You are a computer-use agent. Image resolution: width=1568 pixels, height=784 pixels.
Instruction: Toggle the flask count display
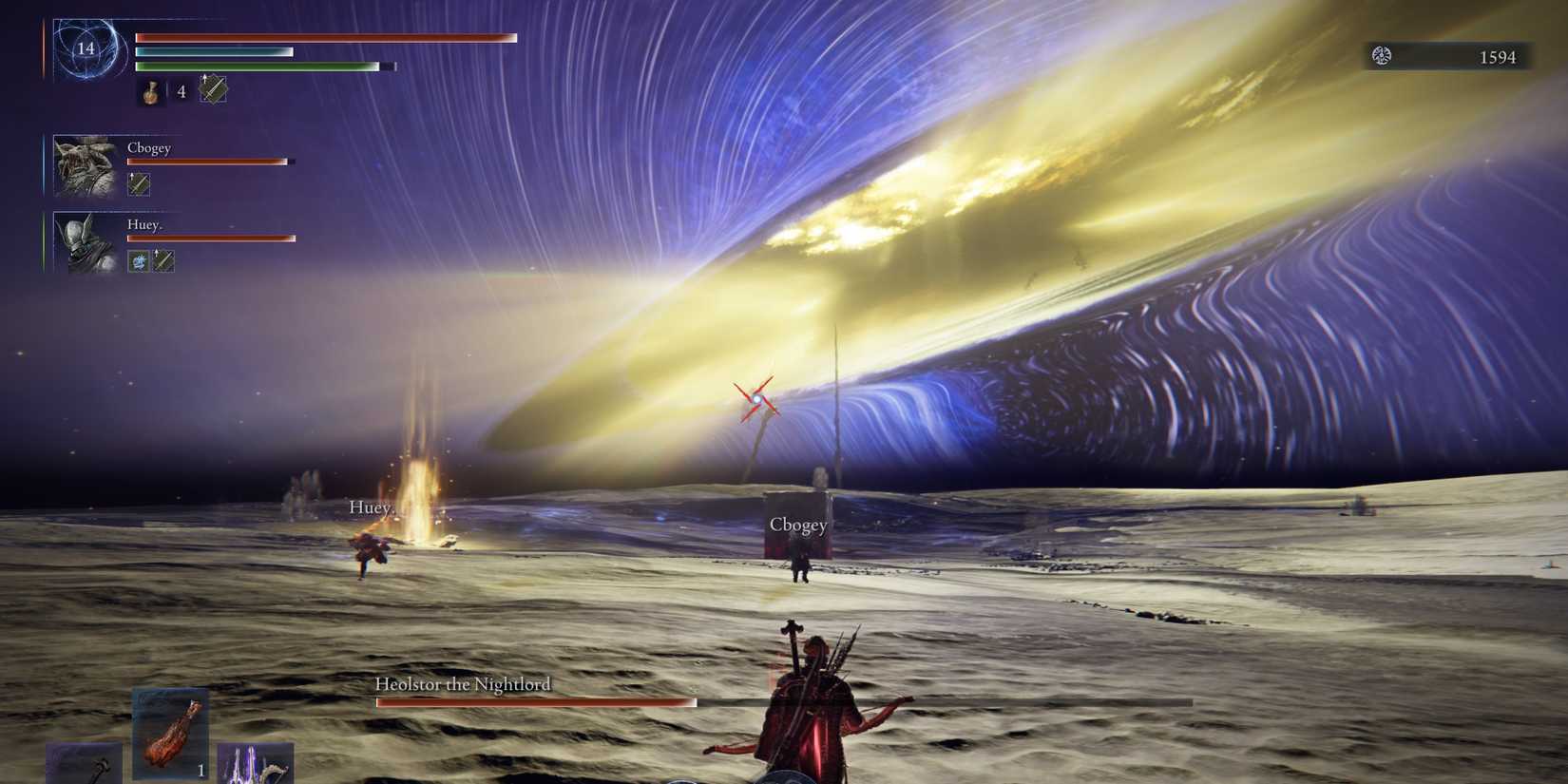pos(181,91)
